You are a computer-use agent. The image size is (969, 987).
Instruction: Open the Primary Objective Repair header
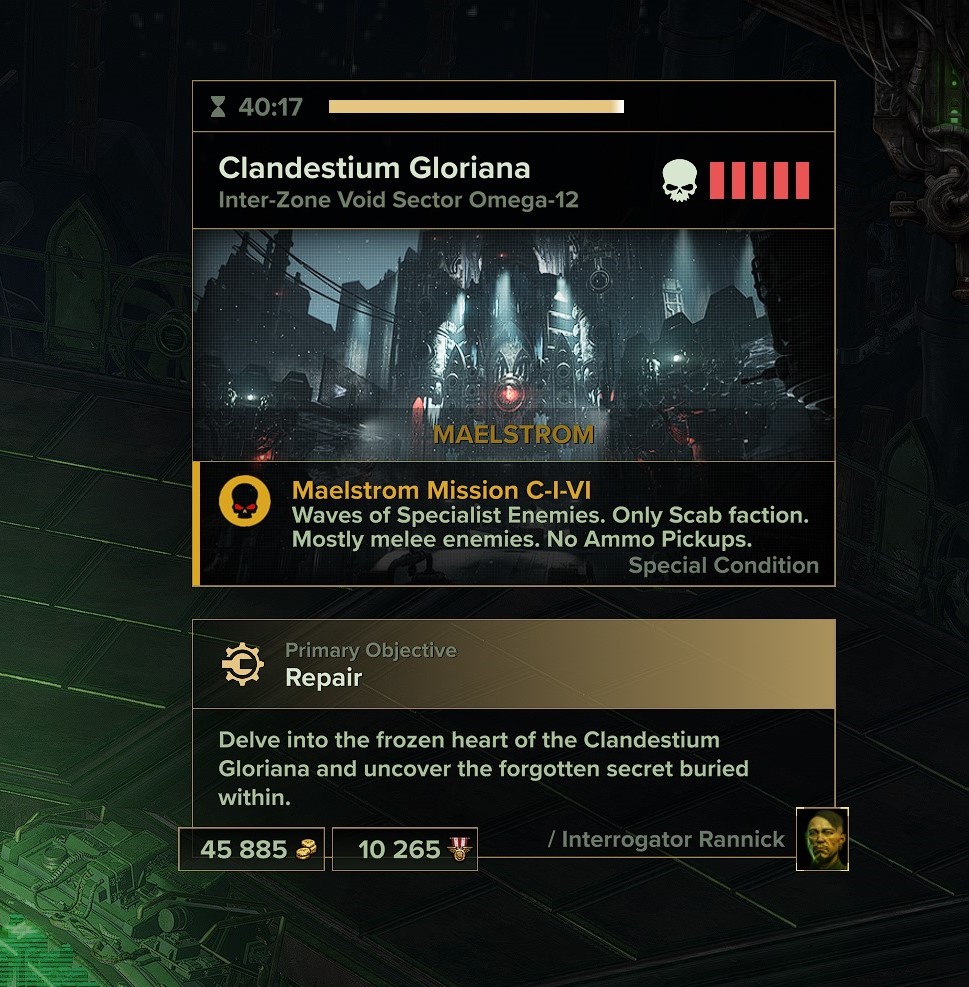pyautogui.click(x=513, y=664)
